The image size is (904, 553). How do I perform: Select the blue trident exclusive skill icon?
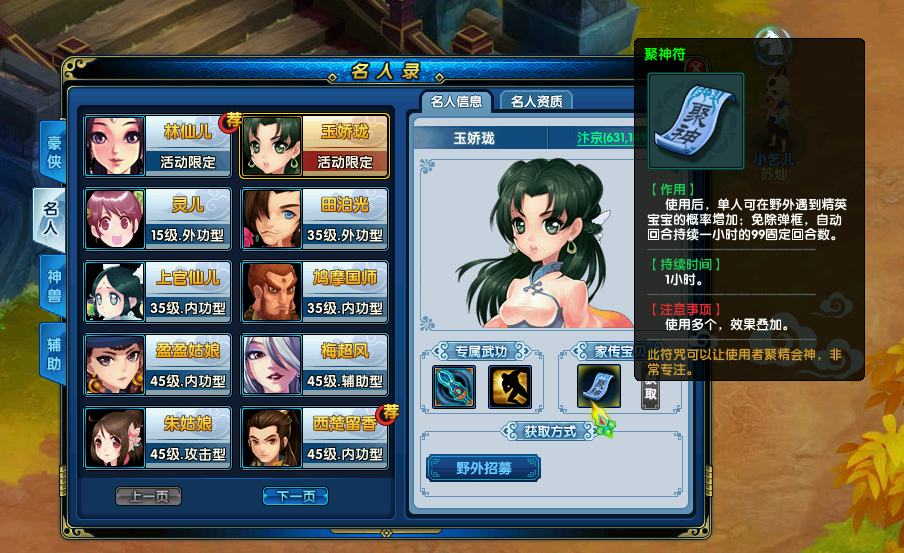point(453,387)
